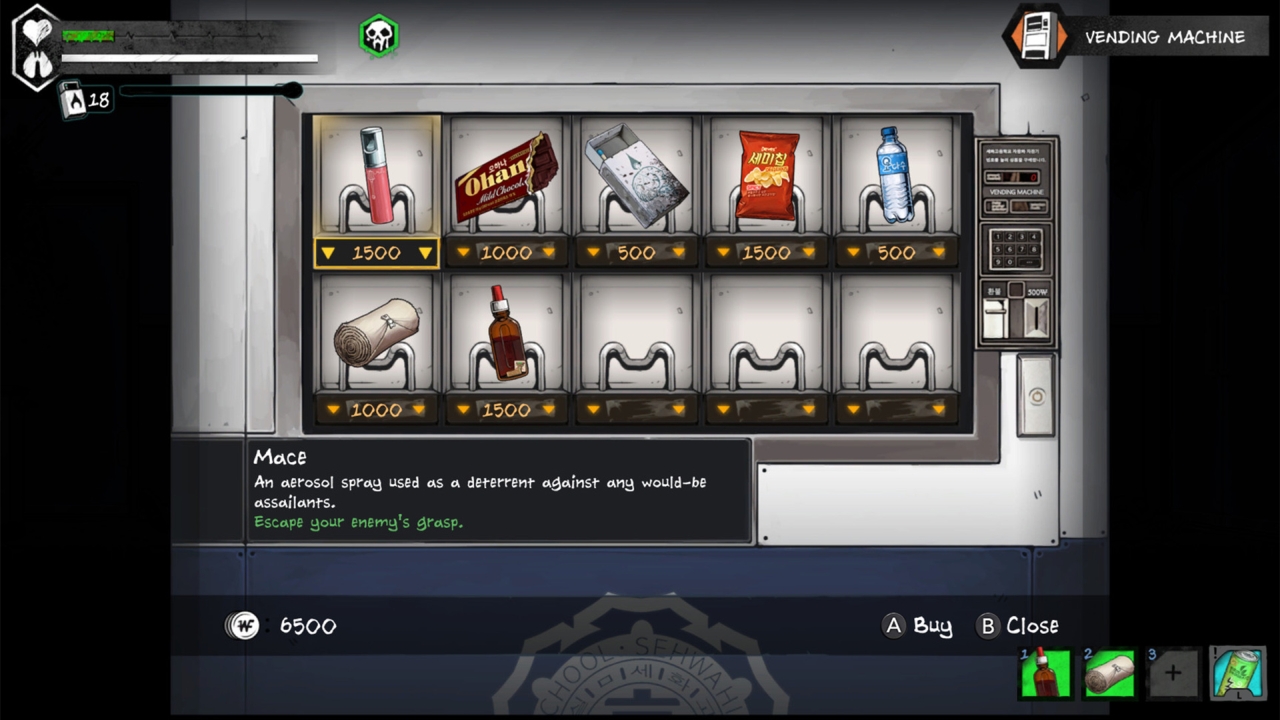Open the vending machine icon in the top corner

1036,37
